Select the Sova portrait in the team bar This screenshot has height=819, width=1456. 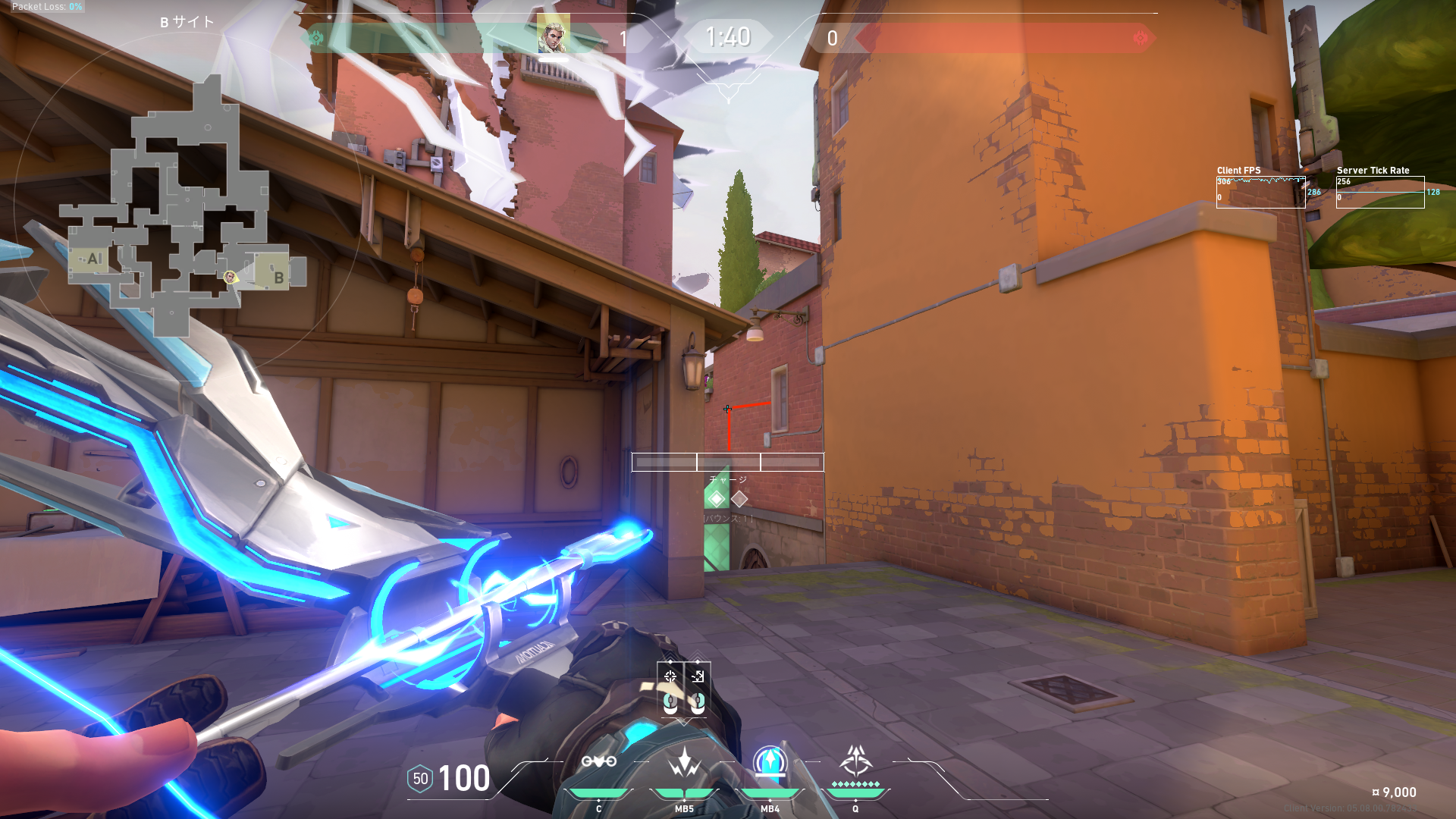point(553,36)
